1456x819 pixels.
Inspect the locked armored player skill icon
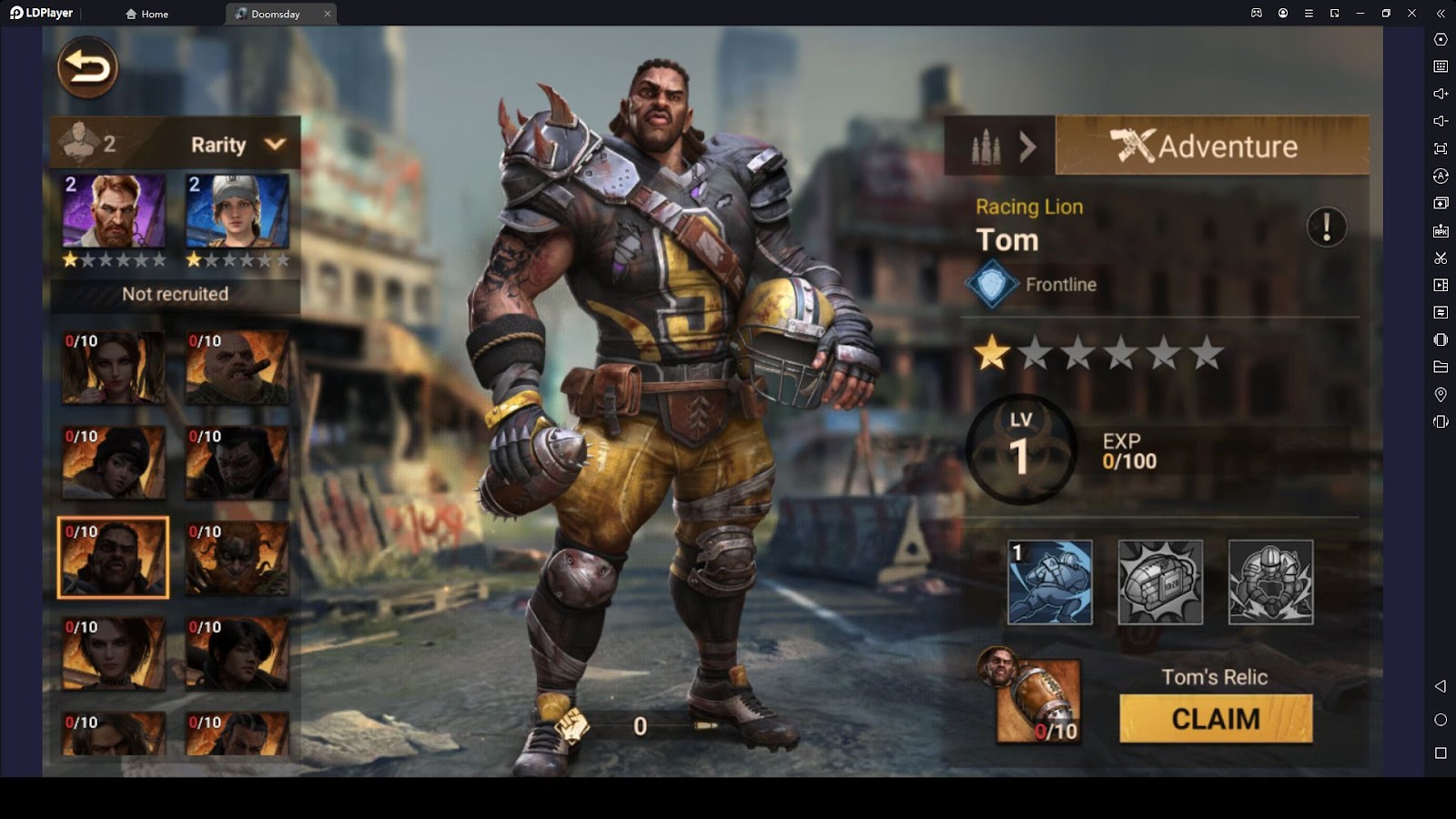tap(1270, 582)
